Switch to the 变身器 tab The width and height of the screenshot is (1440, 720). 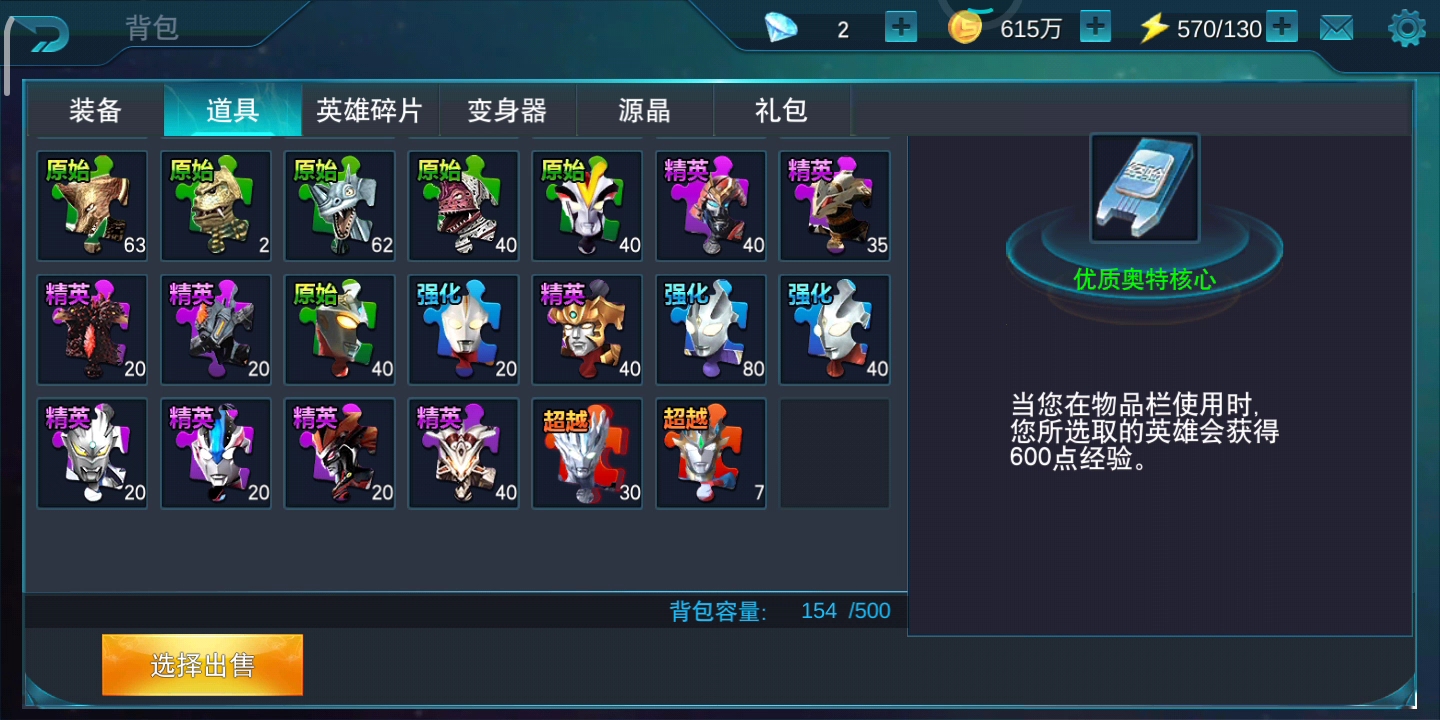[x=508, y=111]
